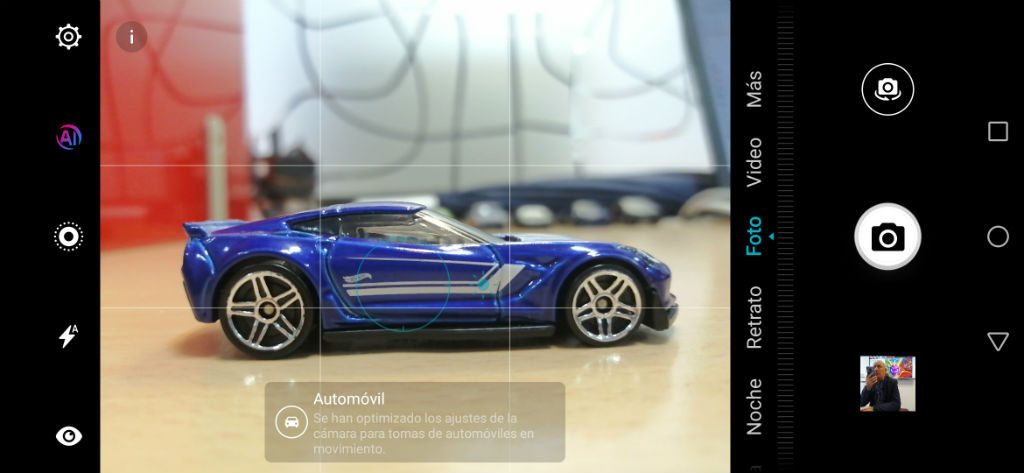Change the auto flash setting
Image resolution: width=1024 pixels, height=473 pixels.
pyautogui.click(x=68, y=336)
